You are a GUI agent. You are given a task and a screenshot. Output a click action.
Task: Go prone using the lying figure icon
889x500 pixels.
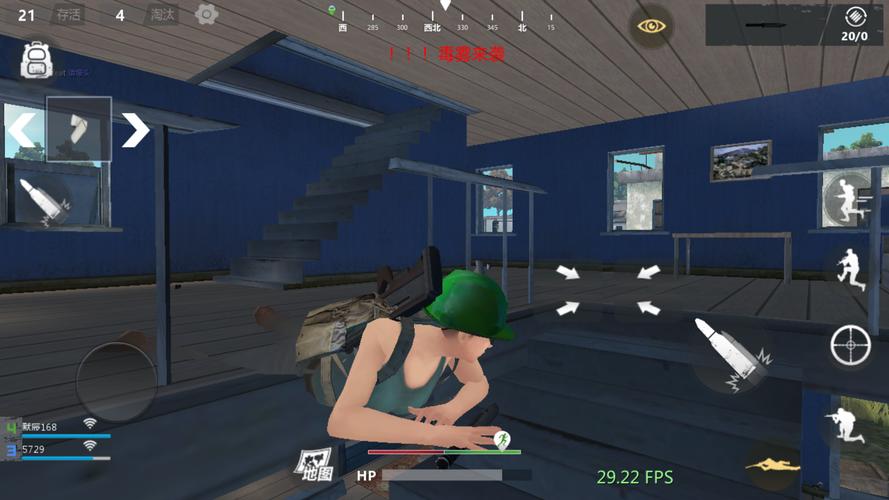tap(772, 465)
